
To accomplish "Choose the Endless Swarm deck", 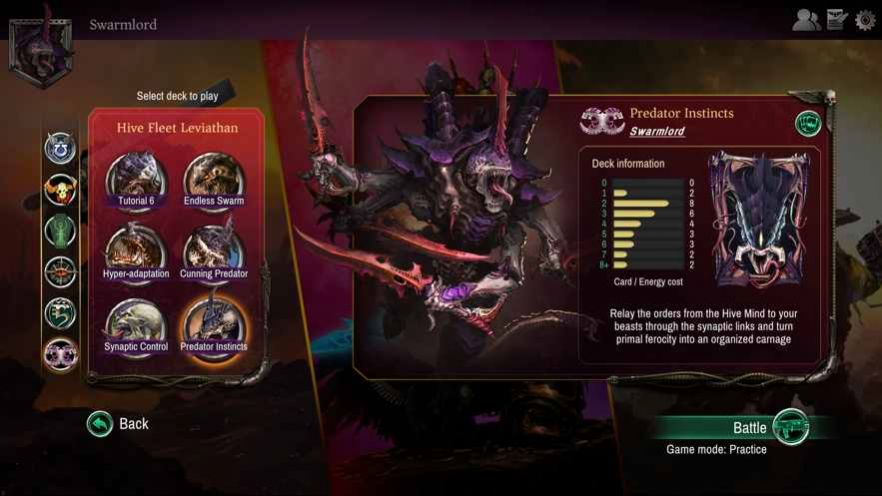I will coord(214,181).
